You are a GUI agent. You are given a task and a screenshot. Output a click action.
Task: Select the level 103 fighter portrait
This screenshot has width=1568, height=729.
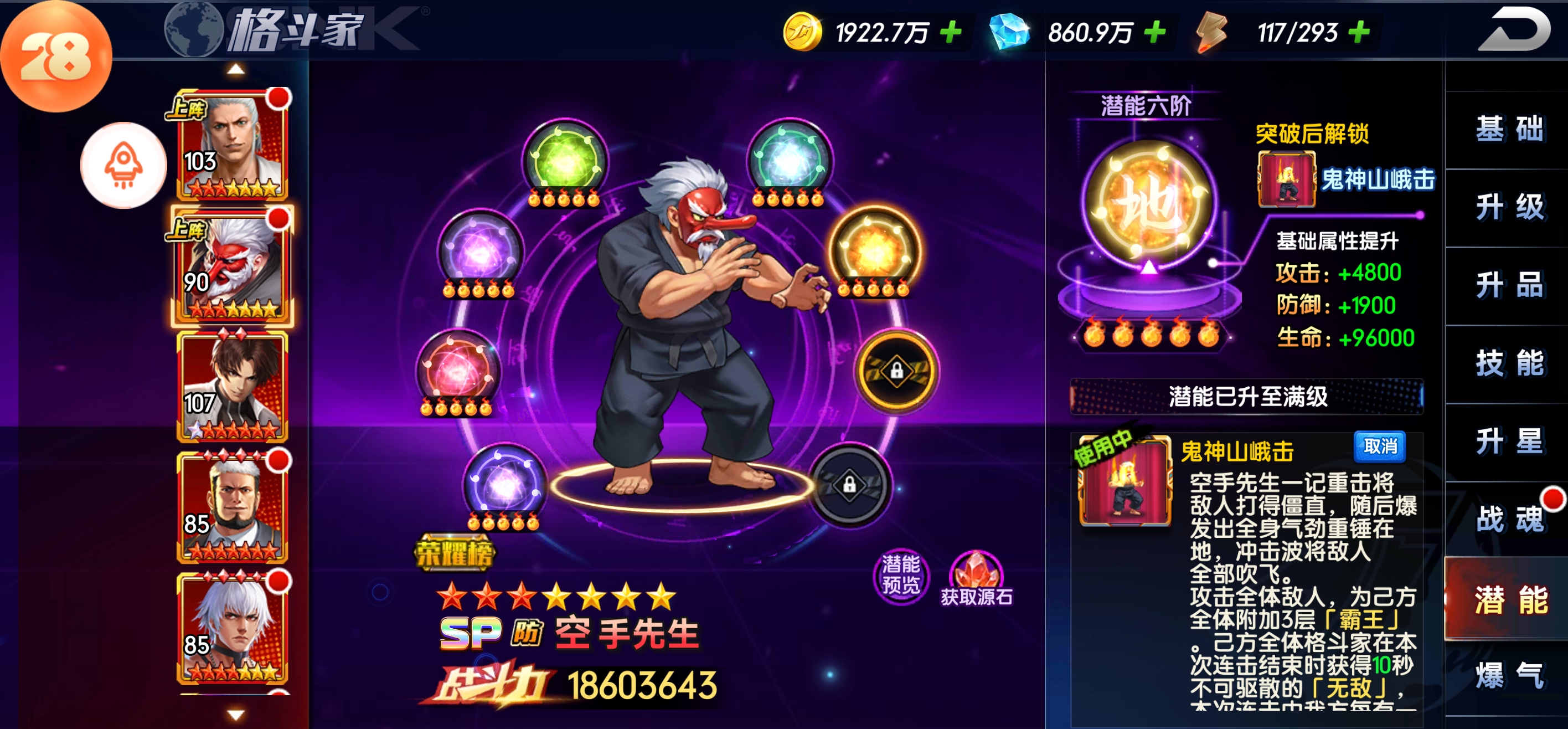[x=233, y=145]
